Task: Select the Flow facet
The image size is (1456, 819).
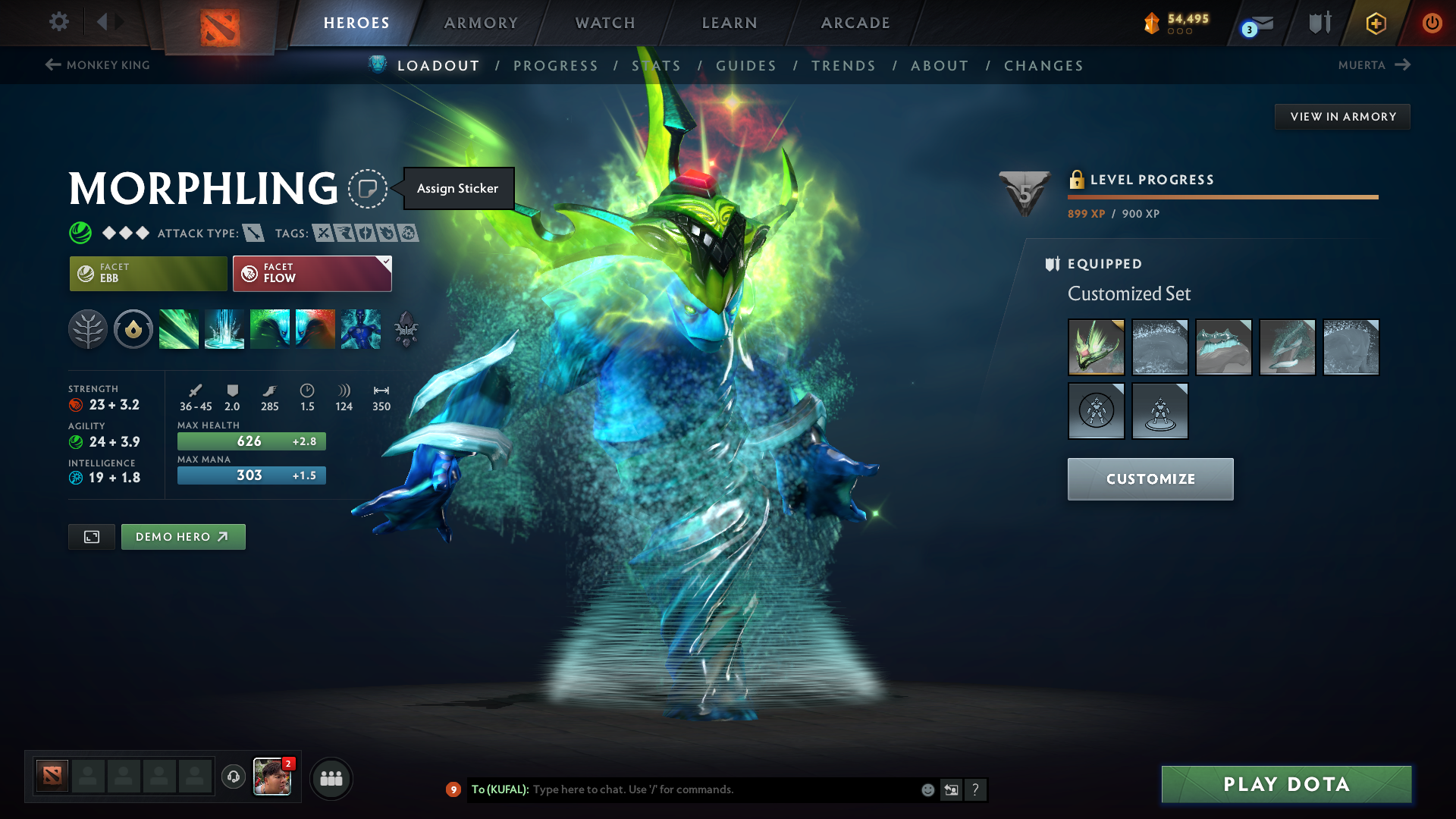Action: pyautogui.click(x=311, y=273)
